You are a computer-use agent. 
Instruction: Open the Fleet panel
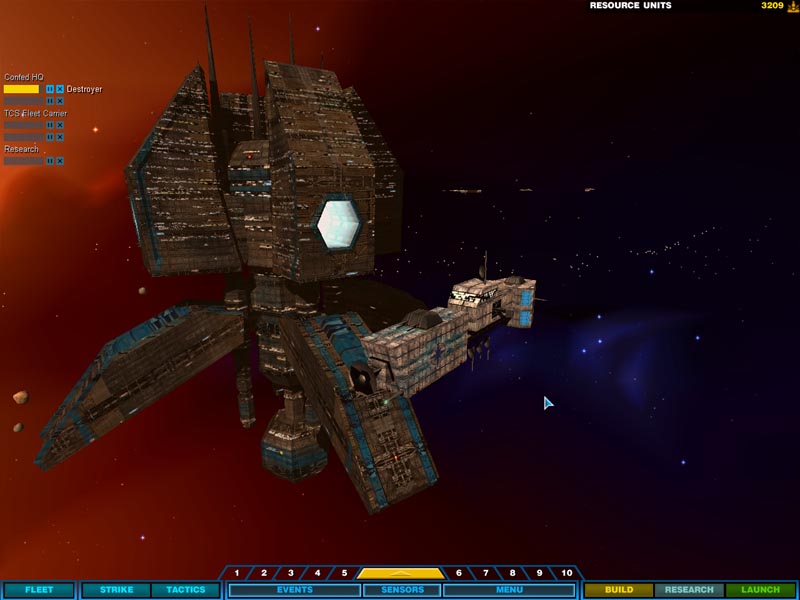38,590
